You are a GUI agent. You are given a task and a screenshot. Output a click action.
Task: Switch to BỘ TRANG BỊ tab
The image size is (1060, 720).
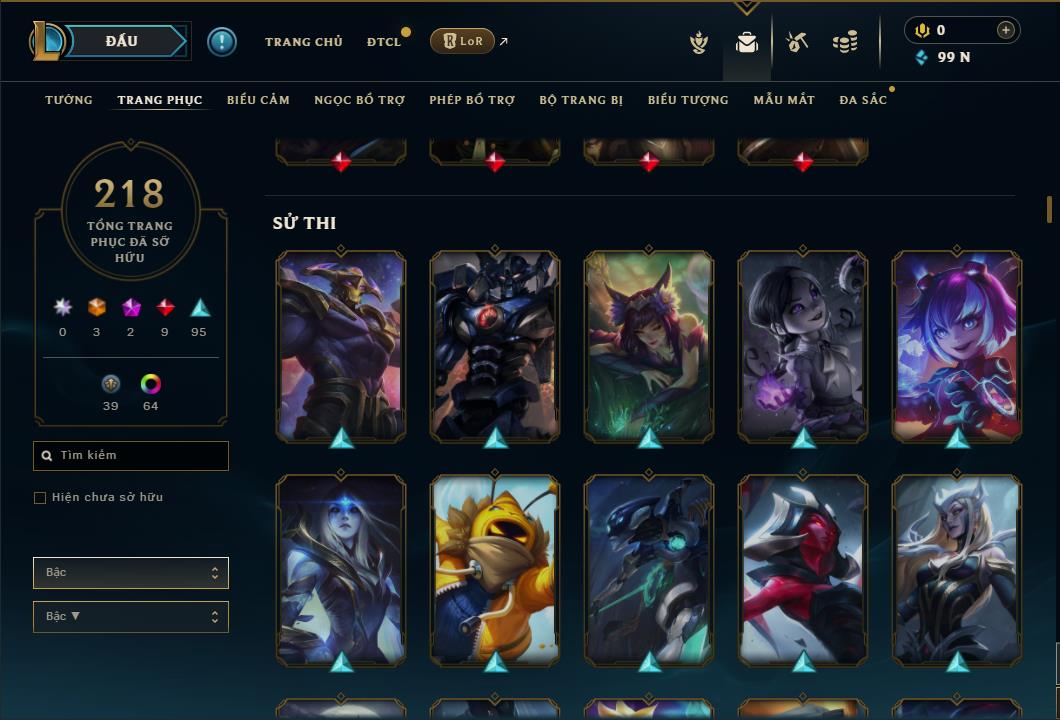[x=581, y=100]
